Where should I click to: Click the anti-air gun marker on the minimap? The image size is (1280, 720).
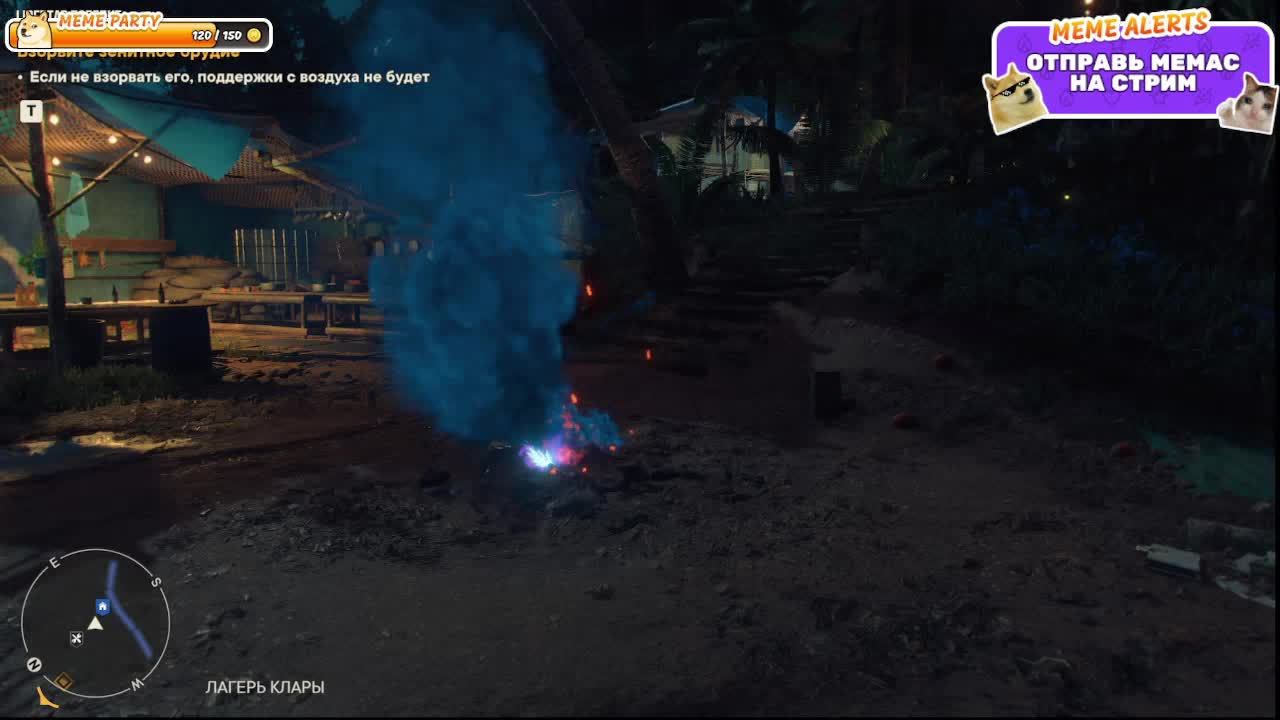click(75, 637)
